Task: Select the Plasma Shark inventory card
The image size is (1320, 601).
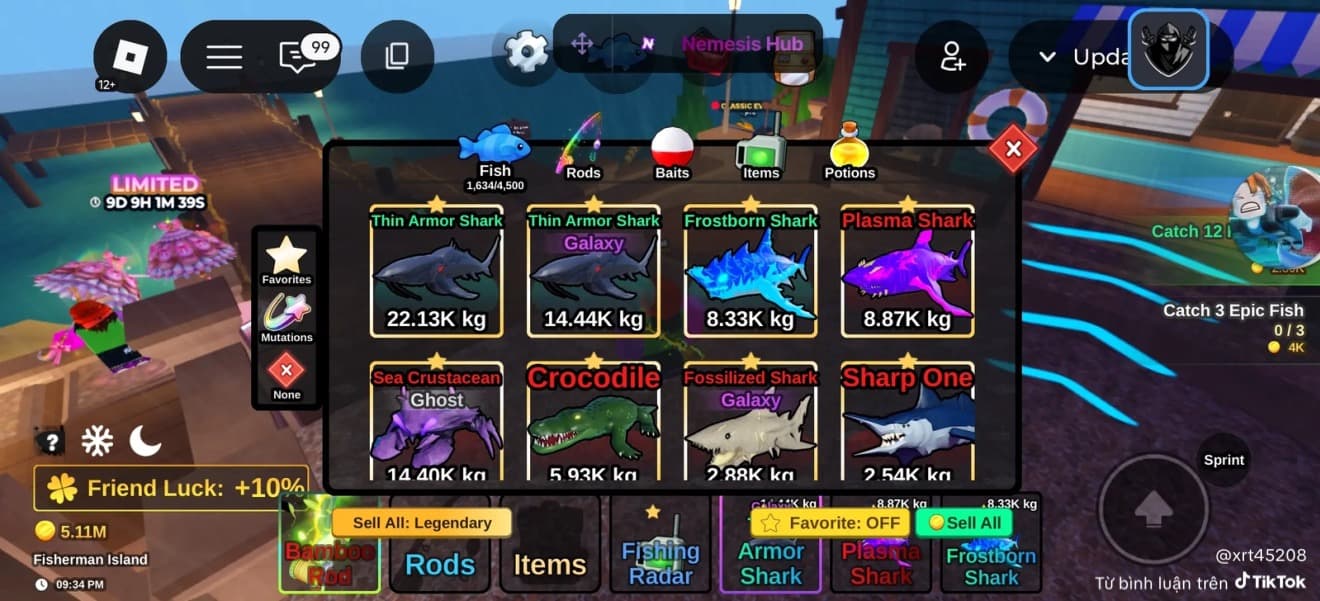Action: point(907,271)
